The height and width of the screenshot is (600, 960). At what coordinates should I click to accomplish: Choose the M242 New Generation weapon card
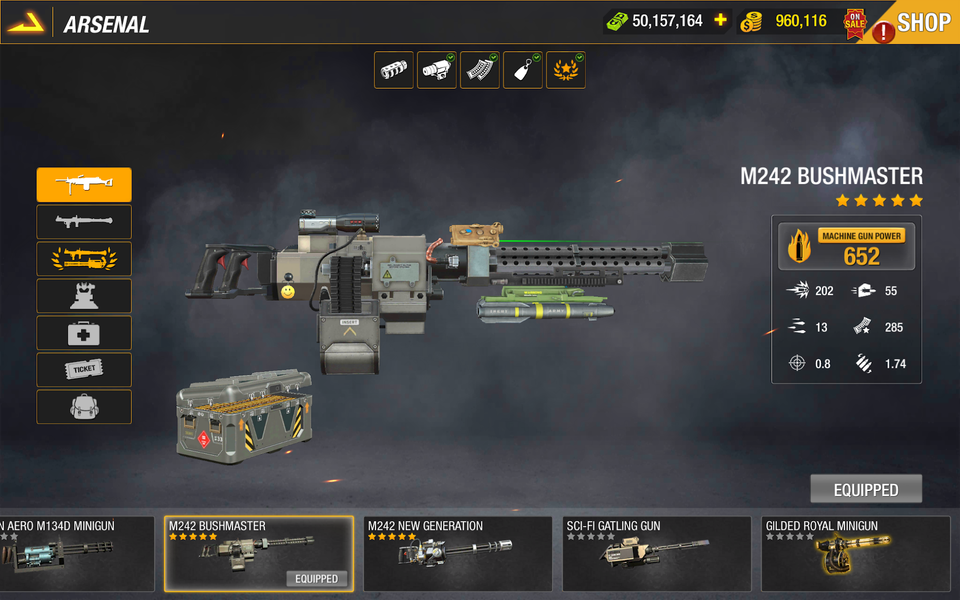(457, 554)
